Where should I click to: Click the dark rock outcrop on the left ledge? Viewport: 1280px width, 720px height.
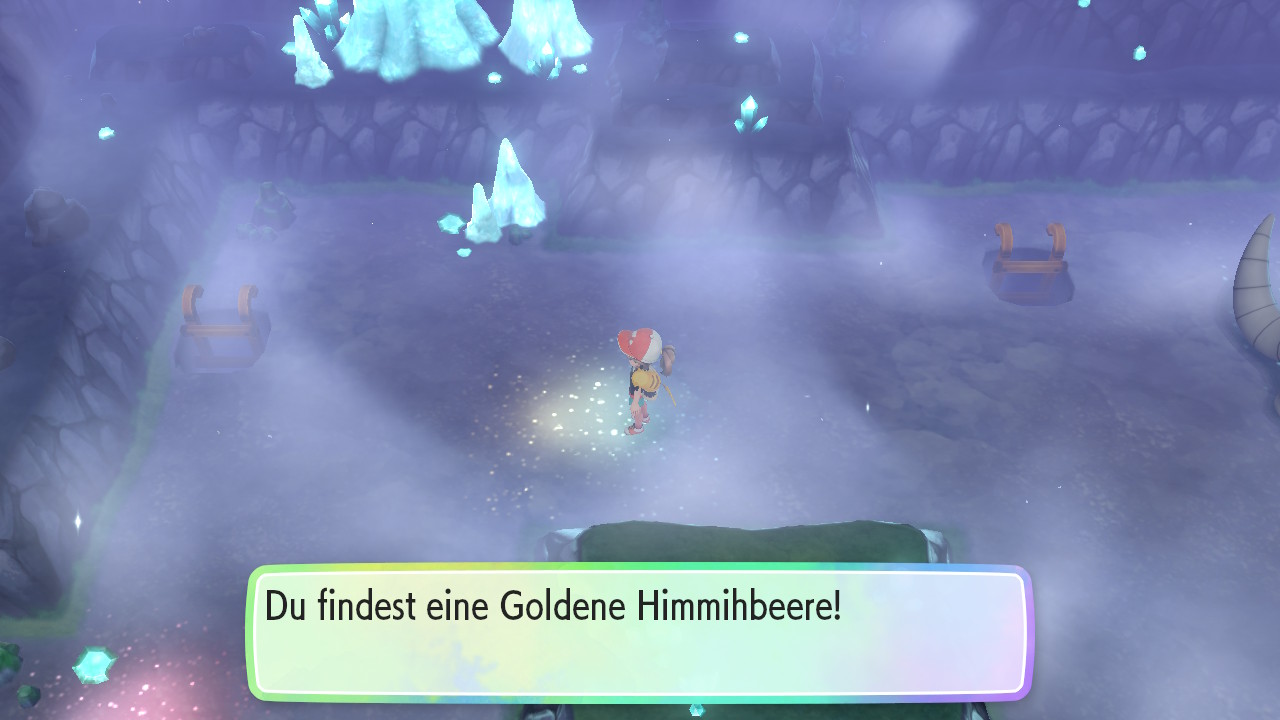pyautogui.click(x=270, y=210)
